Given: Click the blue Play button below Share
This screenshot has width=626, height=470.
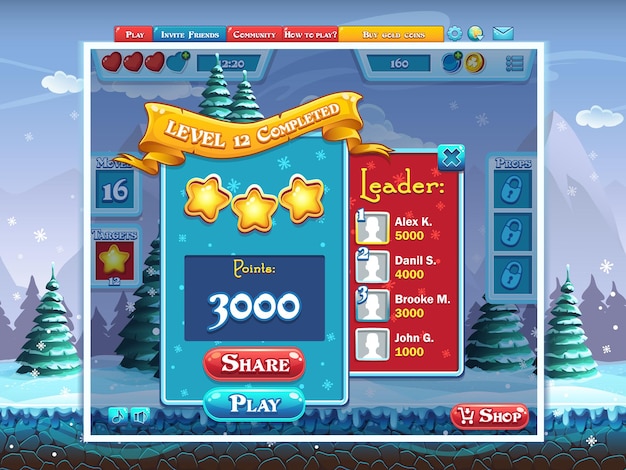Looking at the screenshot, I should pyautogui.click(x=255, y=404).
